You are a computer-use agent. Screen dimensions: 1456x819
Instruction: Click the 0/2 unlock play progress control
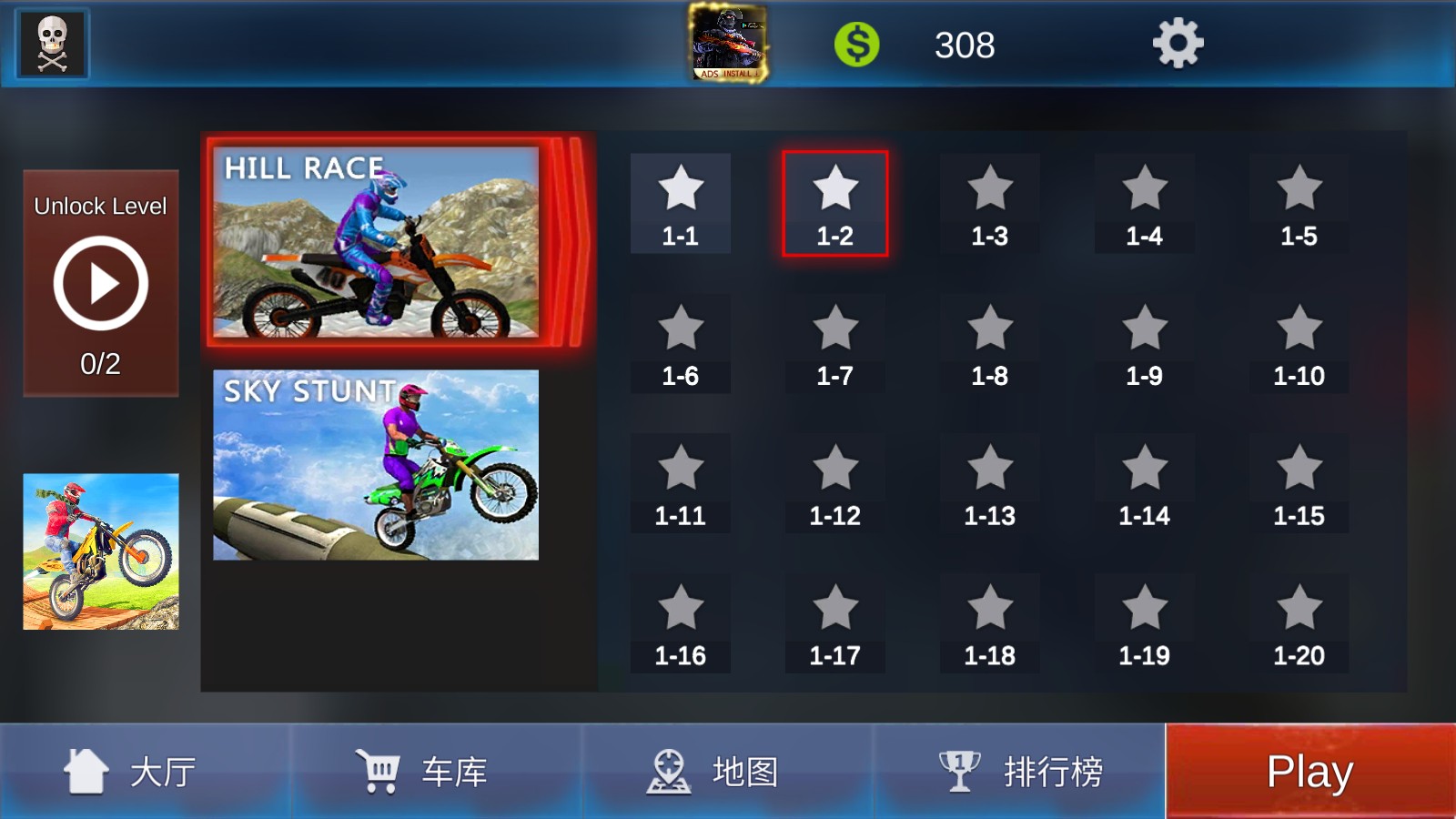pos(100,284)
